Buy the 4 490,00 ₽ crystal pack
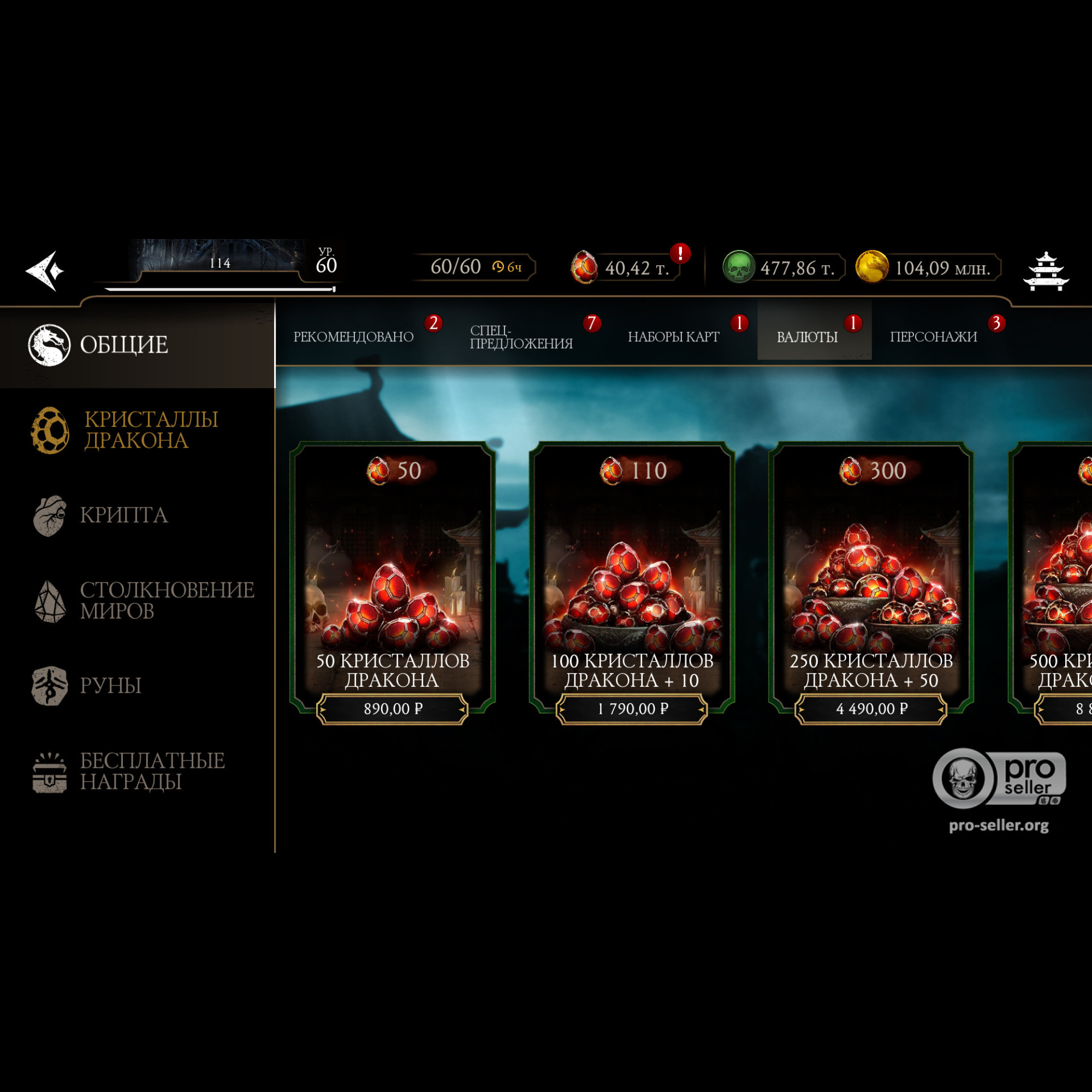Viewport: 1092px width, 1092px height. click(x=871, y=709)
